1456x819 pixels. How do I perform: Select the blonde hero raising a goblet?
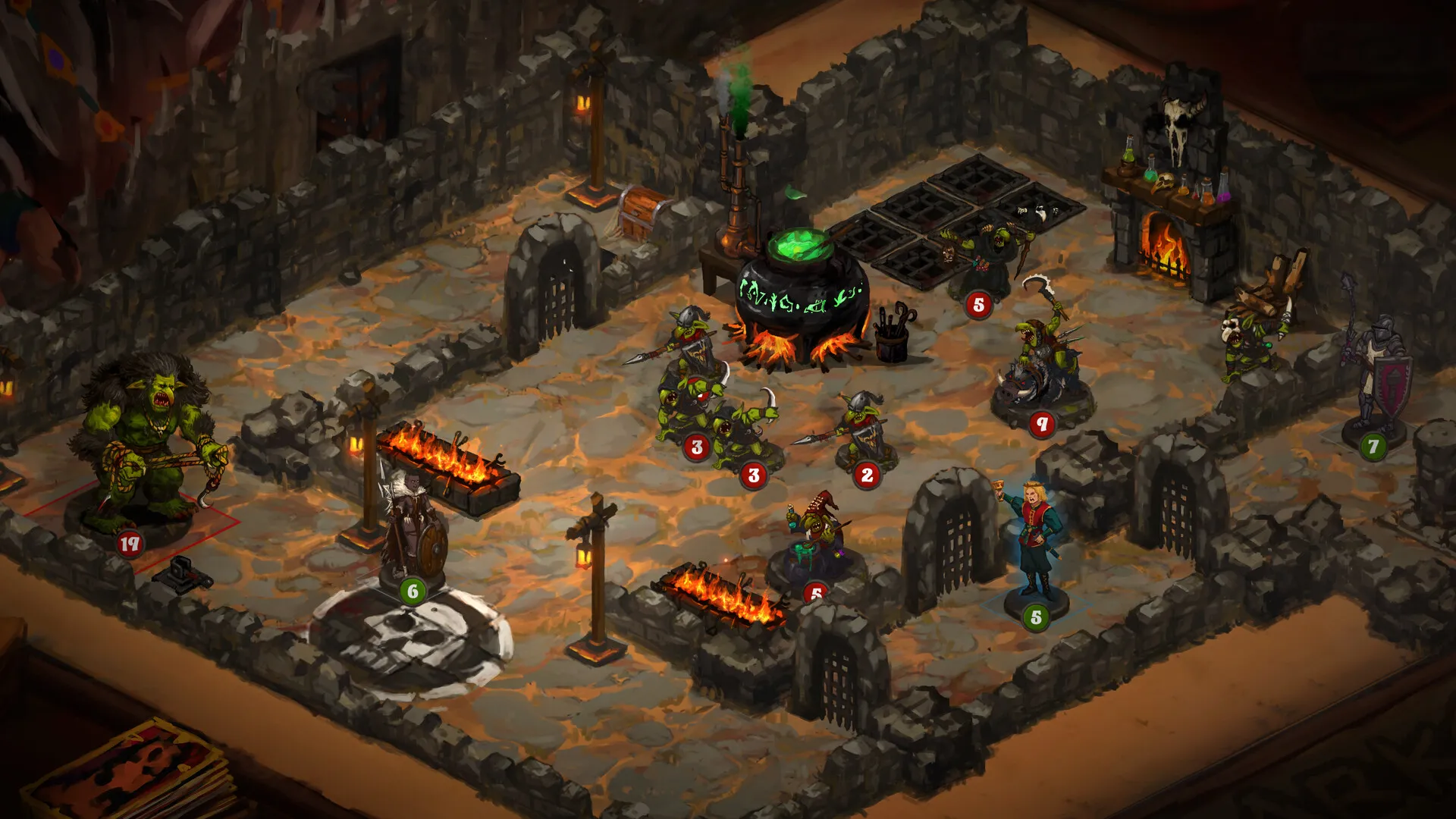click(1035, 531)
